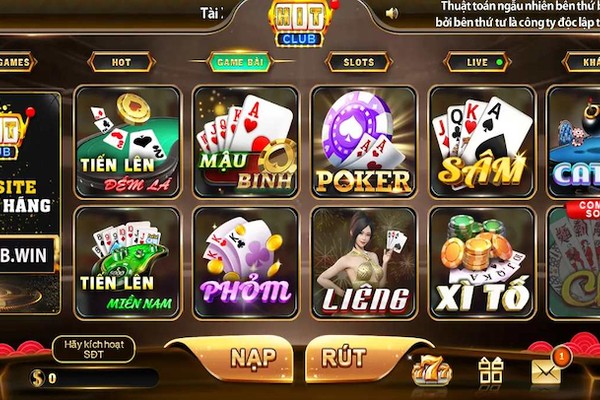This screenshot has height=400, width=600.
Task: Open the gift box rewards icon
Action: point(490,372)
